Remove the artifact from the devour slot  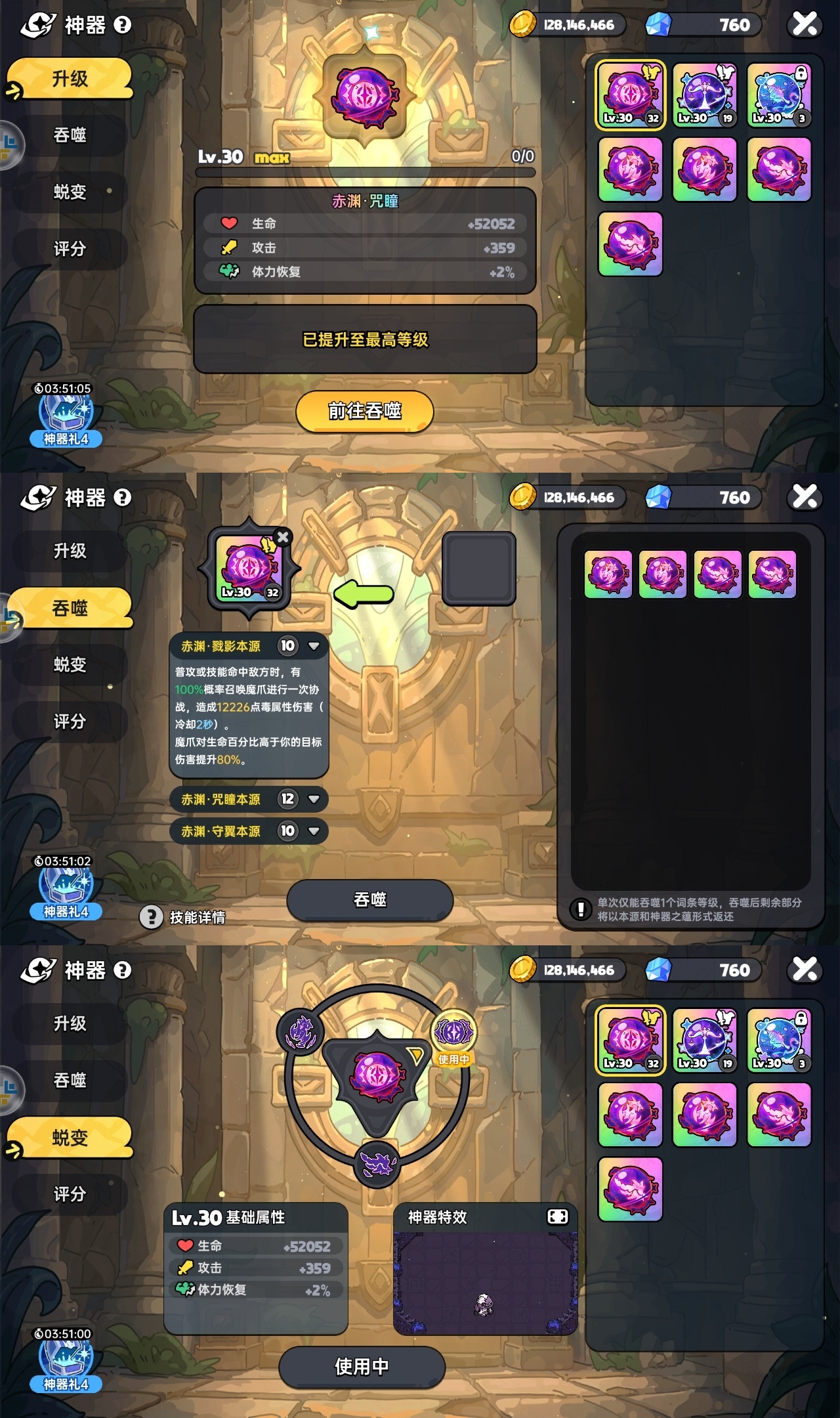tap(283, 537)
